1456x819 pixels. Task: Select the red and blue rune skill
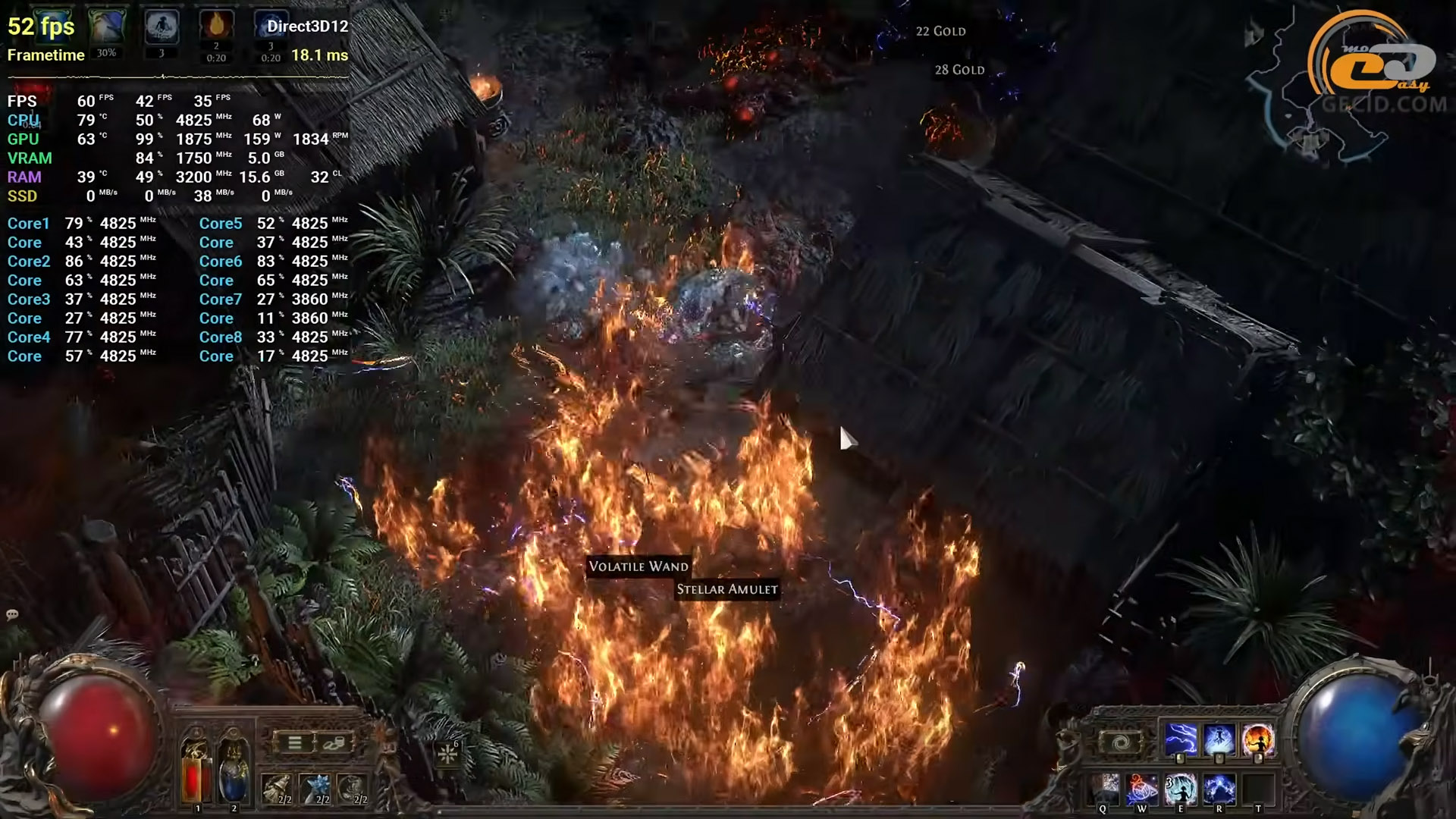1142,789
